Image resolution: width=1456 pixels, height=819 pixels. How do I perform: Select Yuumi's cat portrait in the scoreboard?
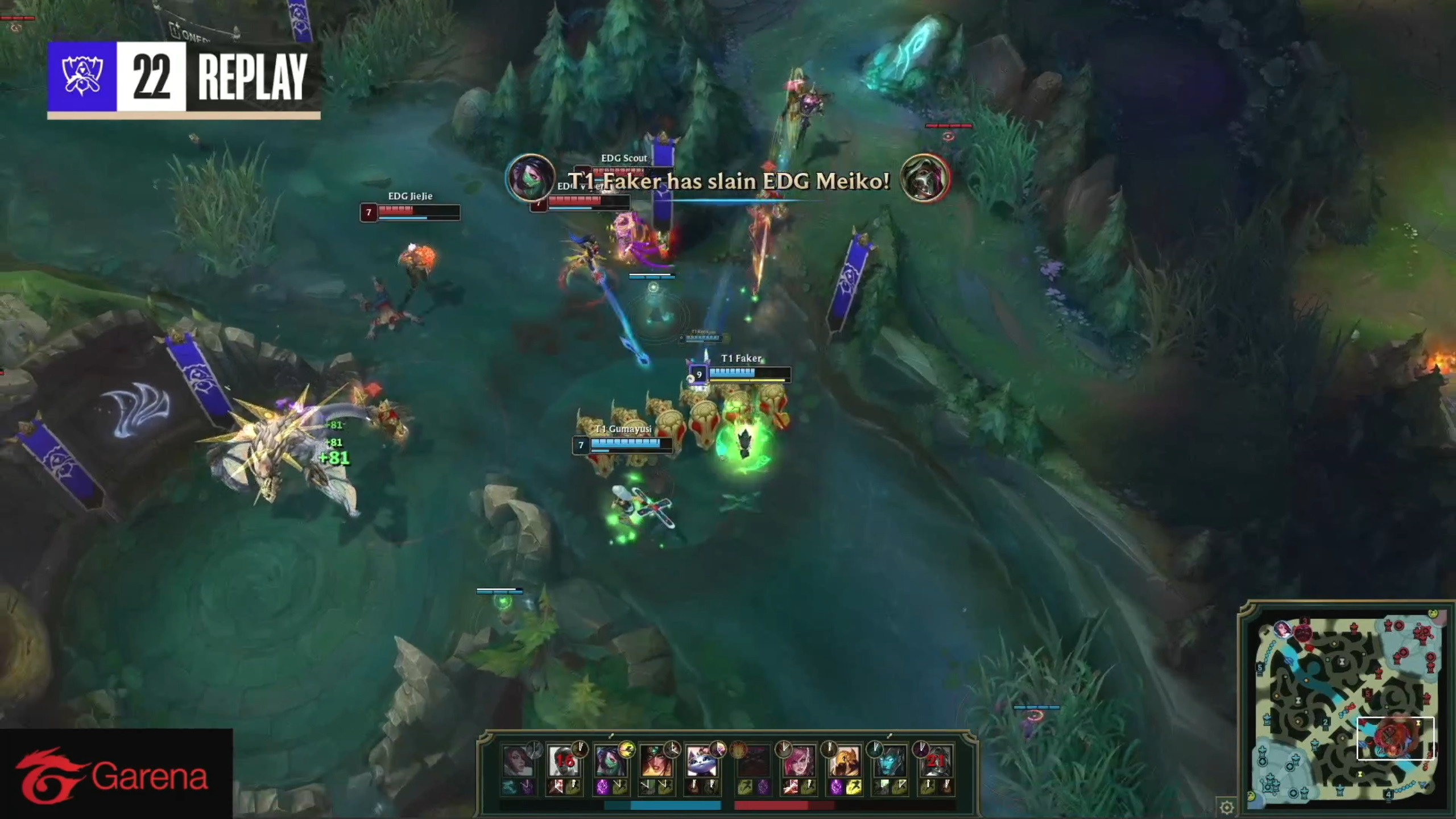tap(702, 761)
